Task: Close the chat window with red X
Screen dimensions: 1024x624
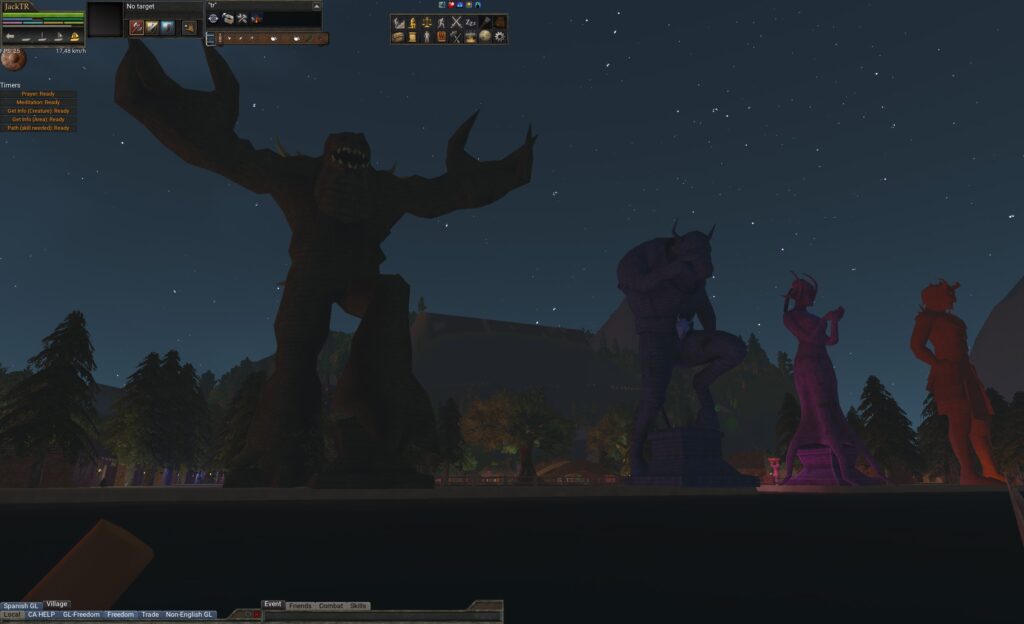Action: coord(257,615)
